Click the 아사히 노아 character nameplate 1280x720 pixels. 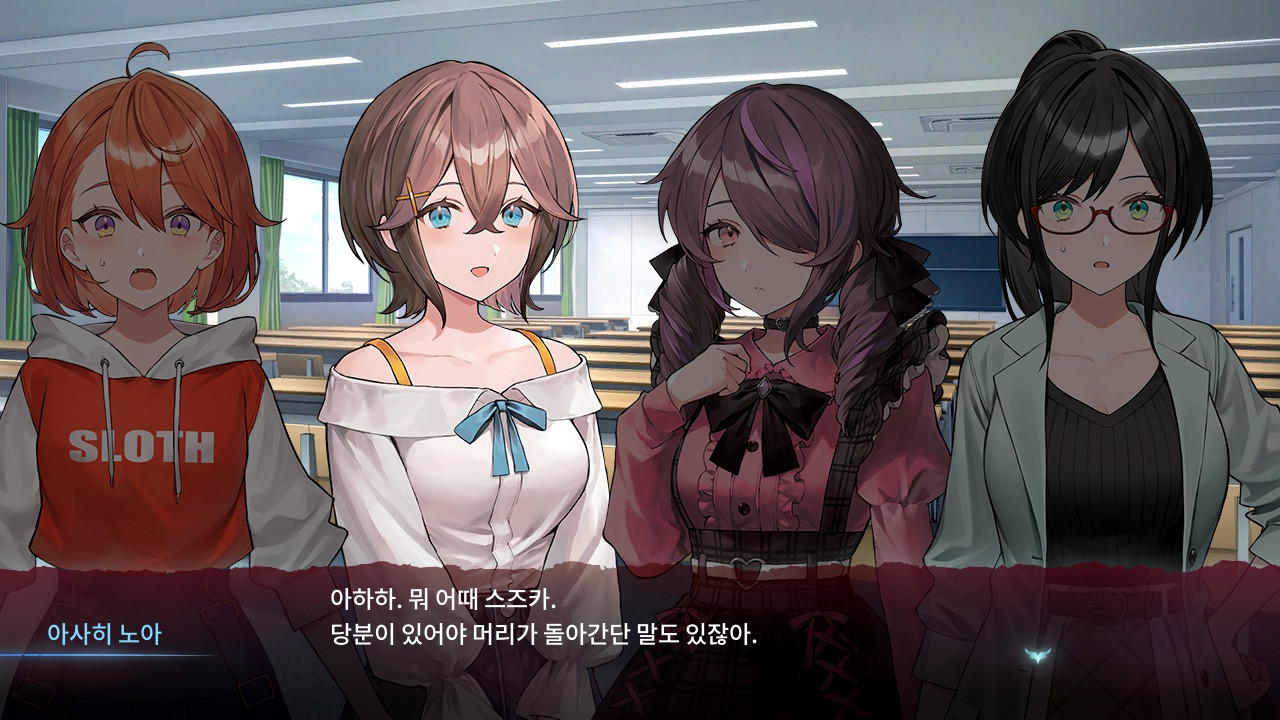pyautogui.click(x=103, y=631)
